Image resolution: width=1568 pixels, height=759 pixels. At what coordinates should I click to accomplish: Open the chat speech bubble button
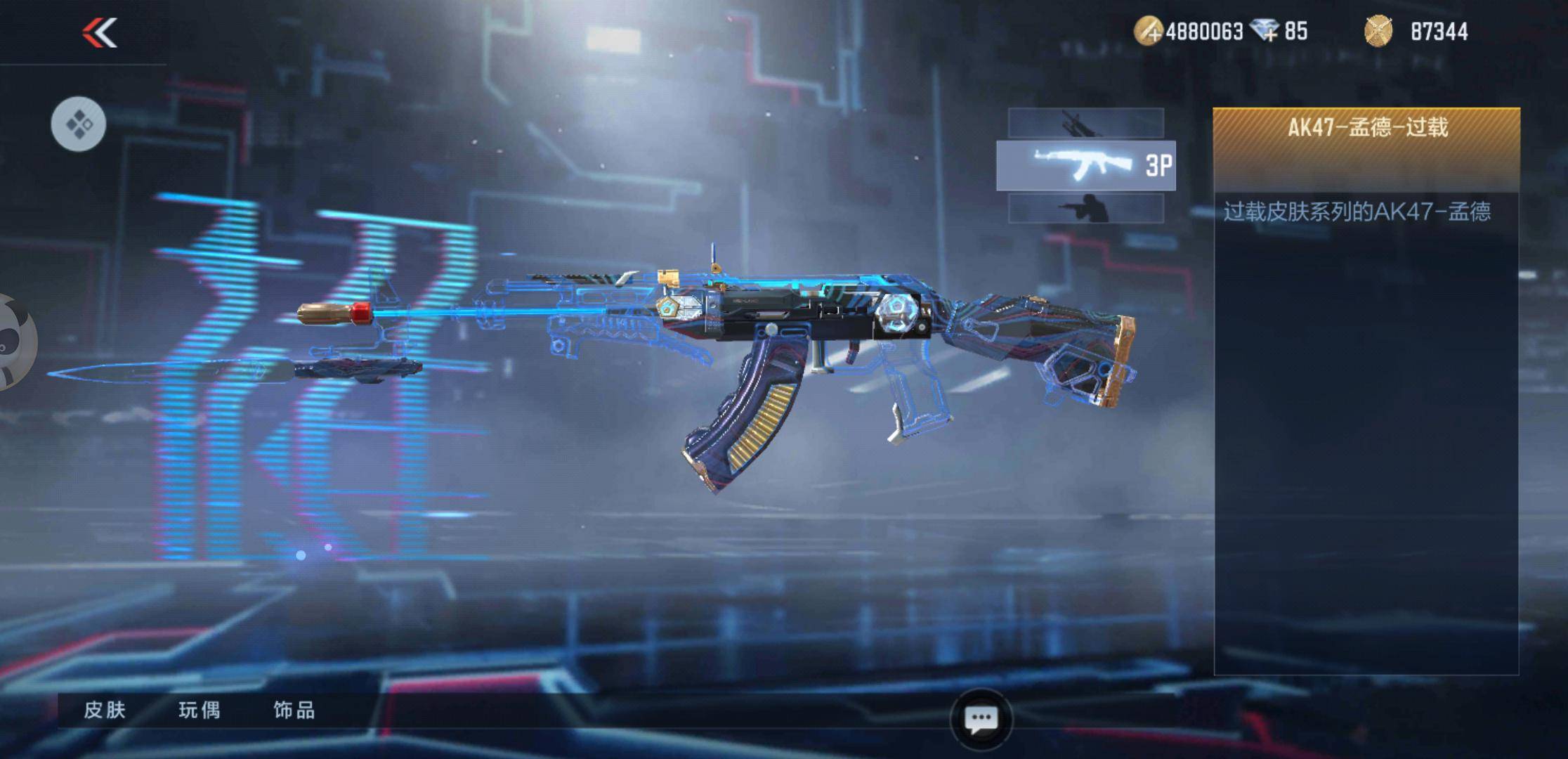(x=981, y=720)
